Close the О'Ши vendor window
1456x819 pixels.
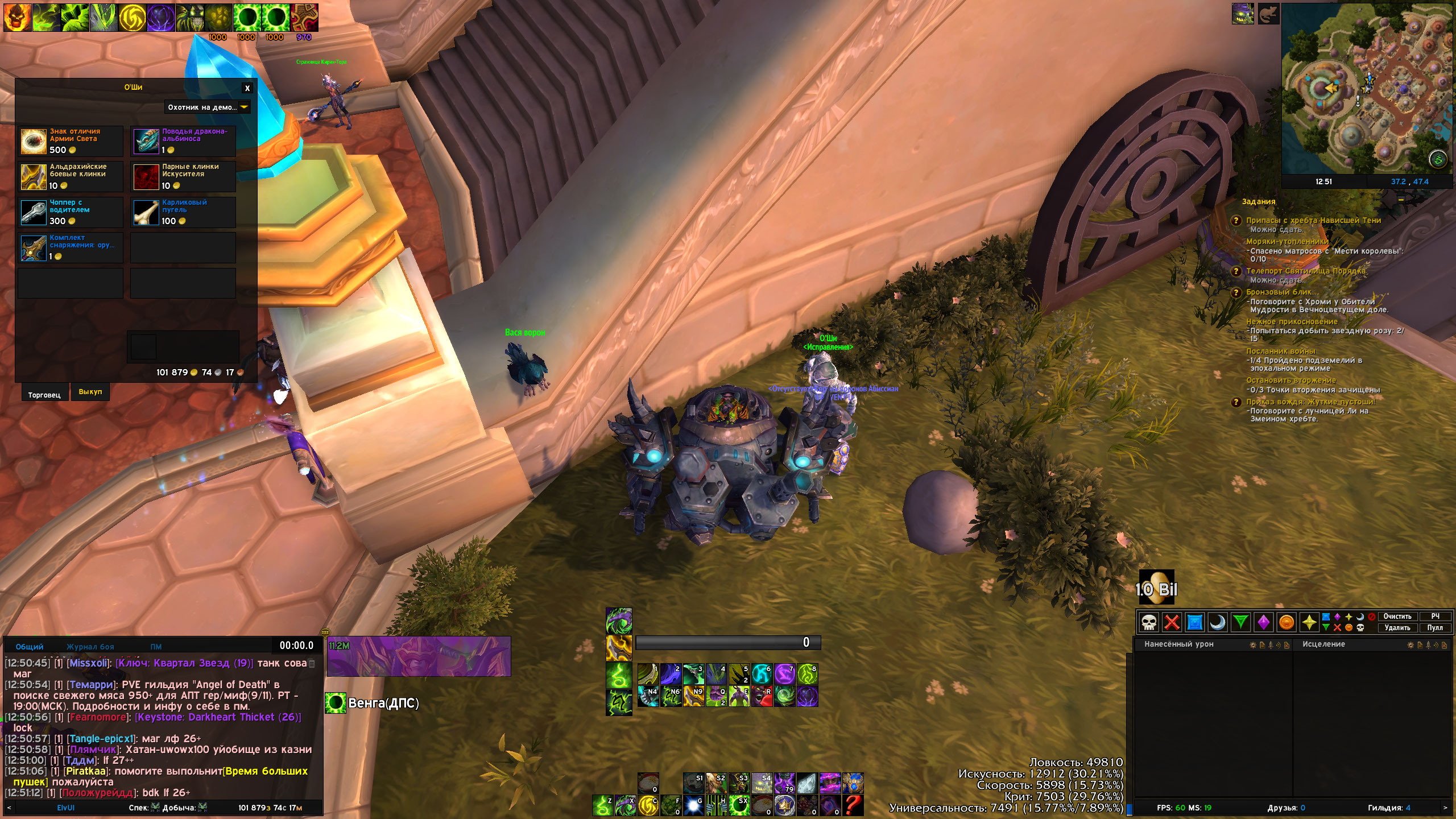(x=247, y=88)
